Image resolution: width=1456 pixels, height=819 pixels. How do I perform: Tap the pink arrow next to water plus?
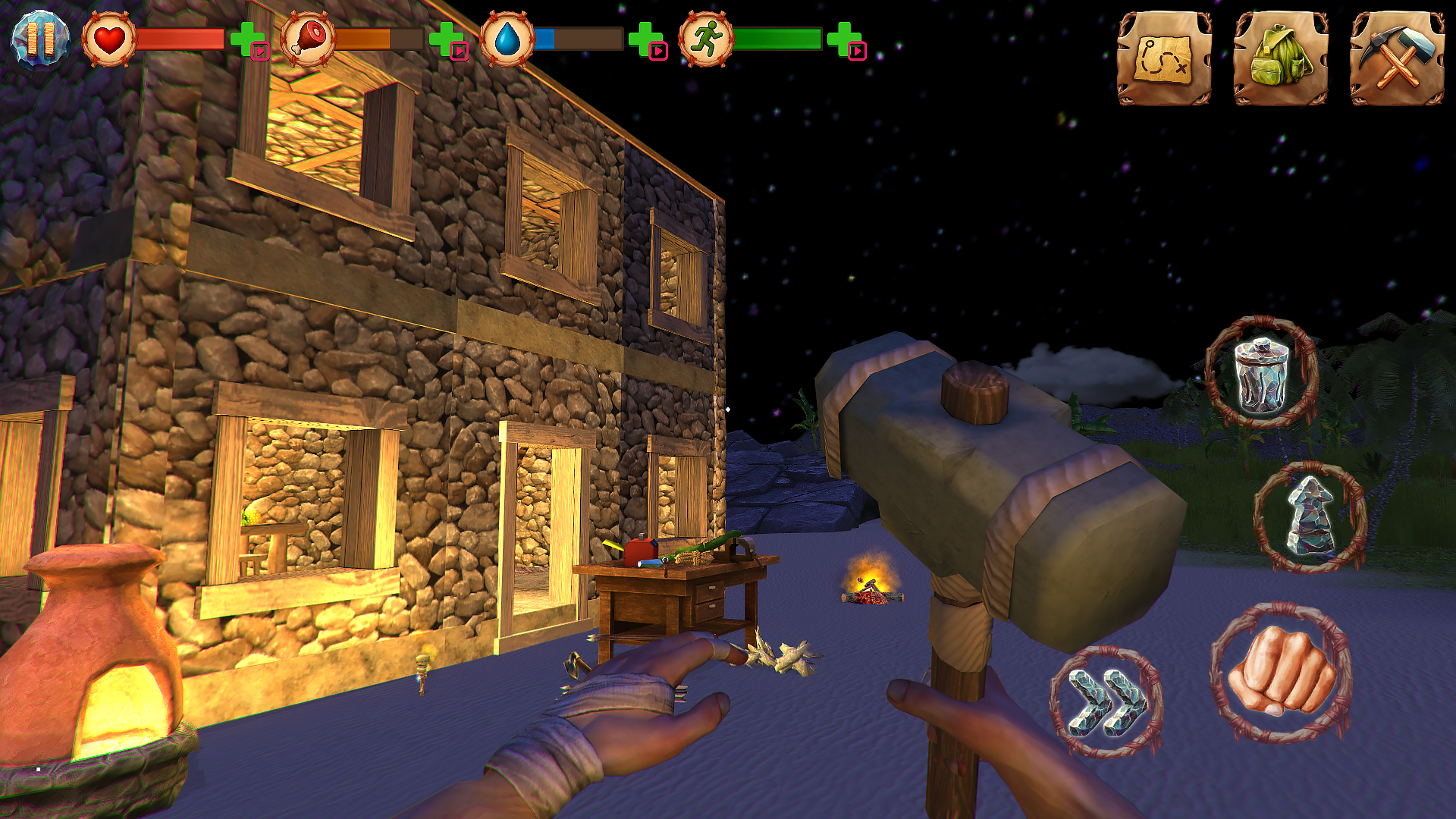658,52
